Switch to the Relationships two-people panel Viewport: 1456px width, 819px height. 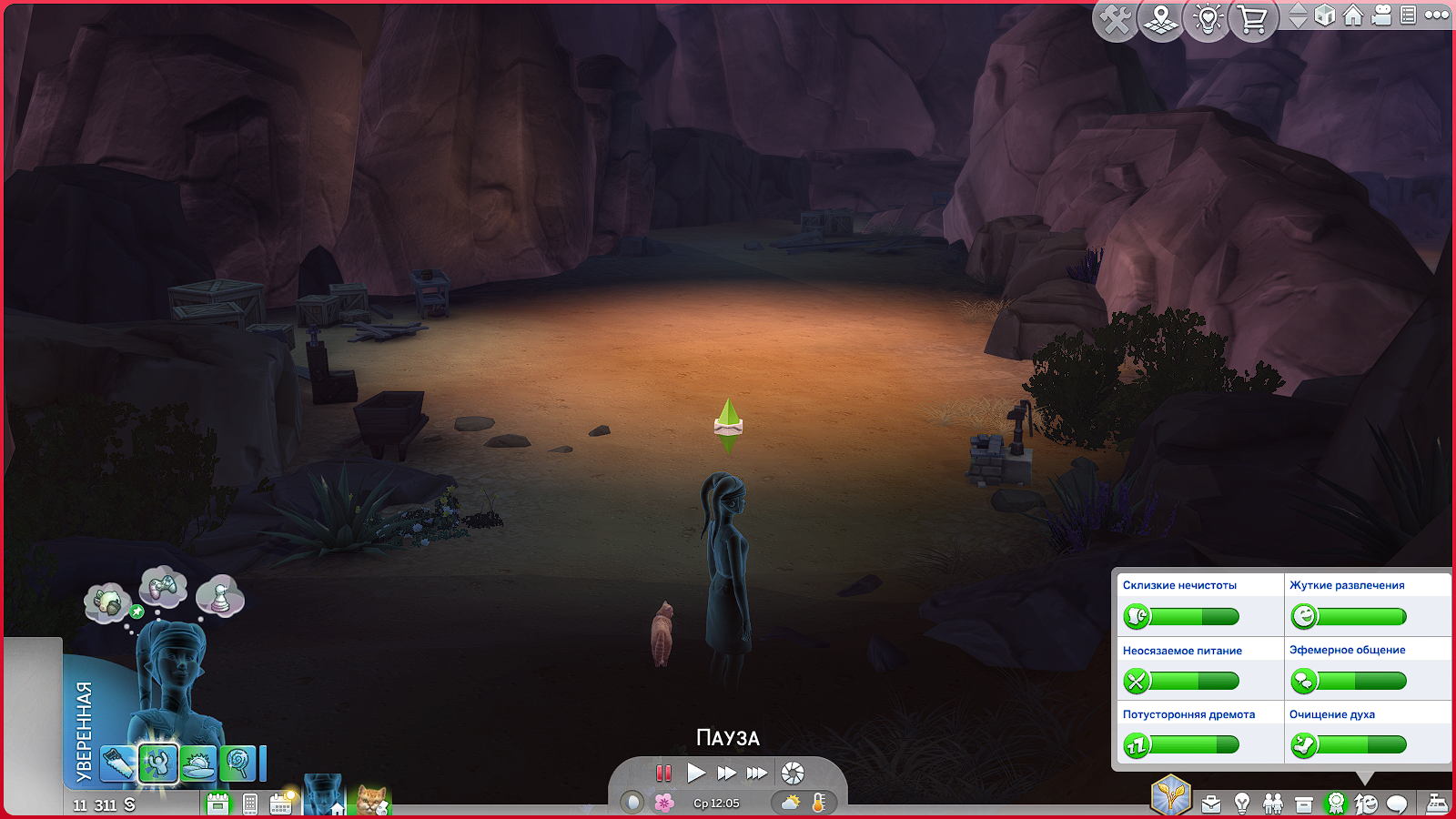1273,804
